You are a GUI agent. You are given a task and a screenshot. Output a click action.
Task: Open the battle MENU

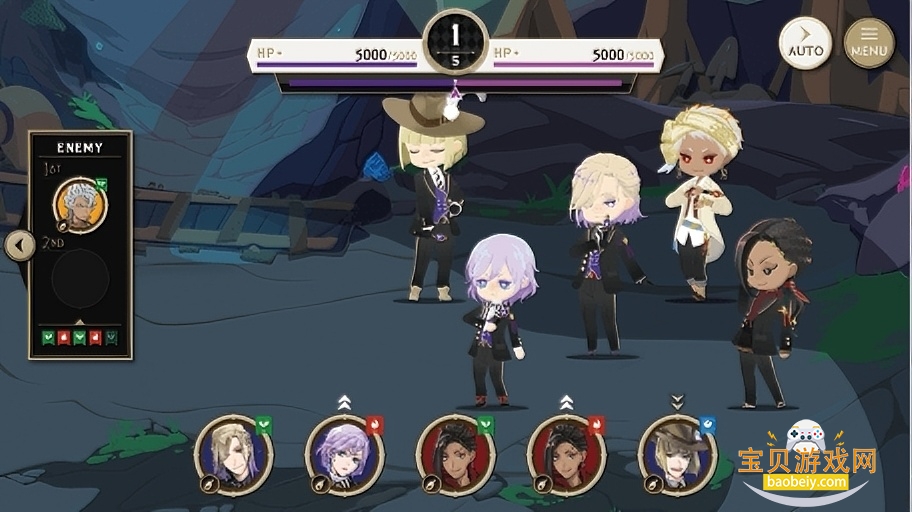pos(869,43)
